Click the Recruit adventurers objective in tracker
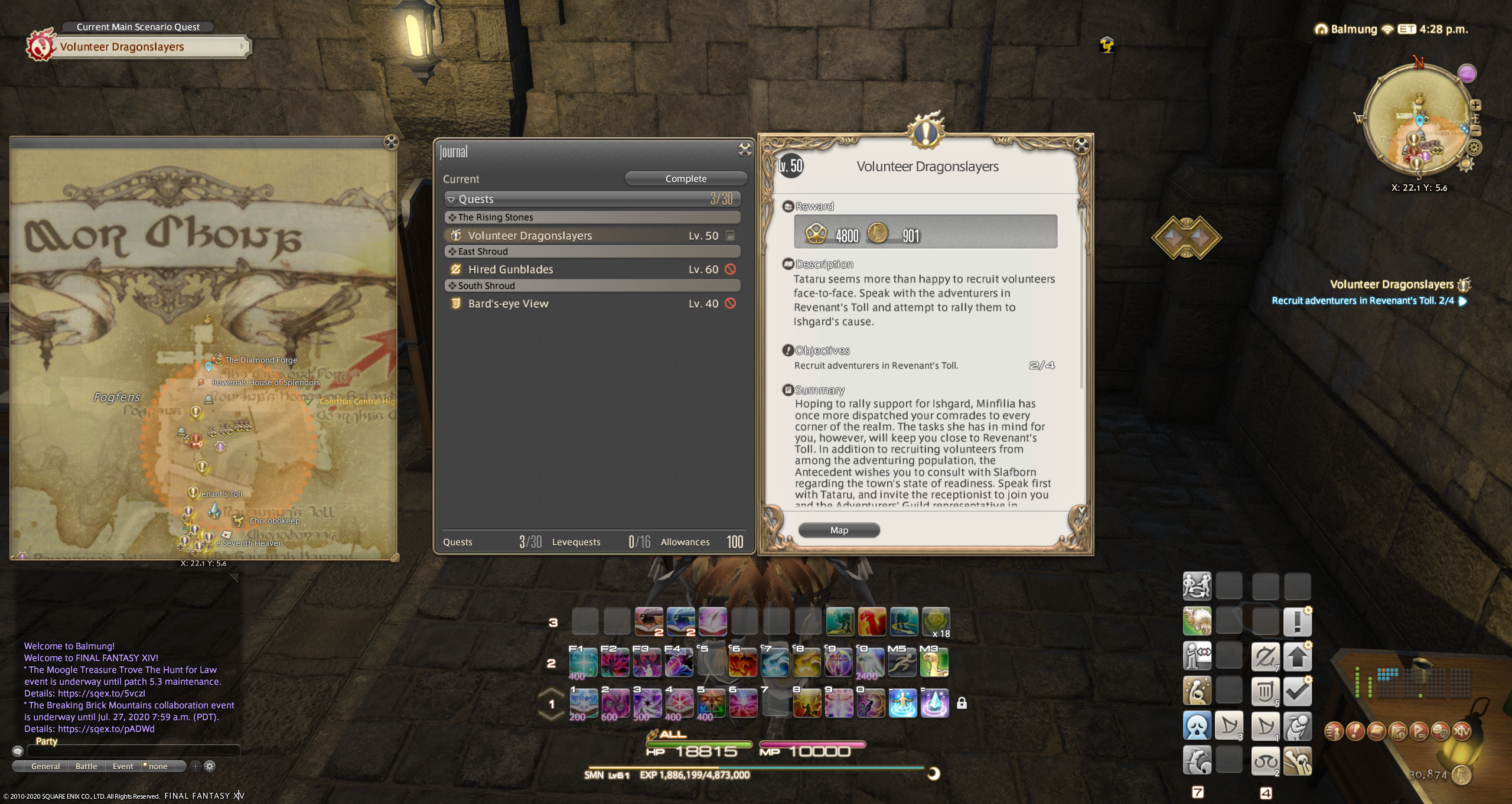 (1363, 301)
